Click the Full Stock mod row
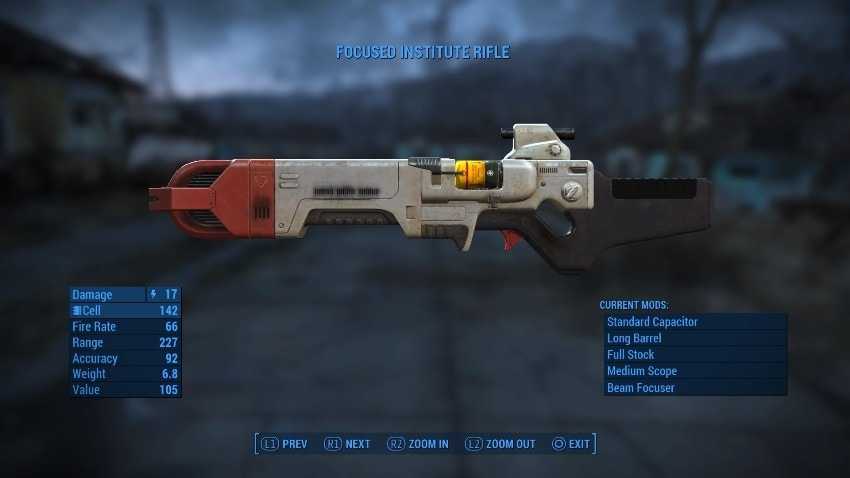The image size is (850, 478). click(x=694, y=354)
